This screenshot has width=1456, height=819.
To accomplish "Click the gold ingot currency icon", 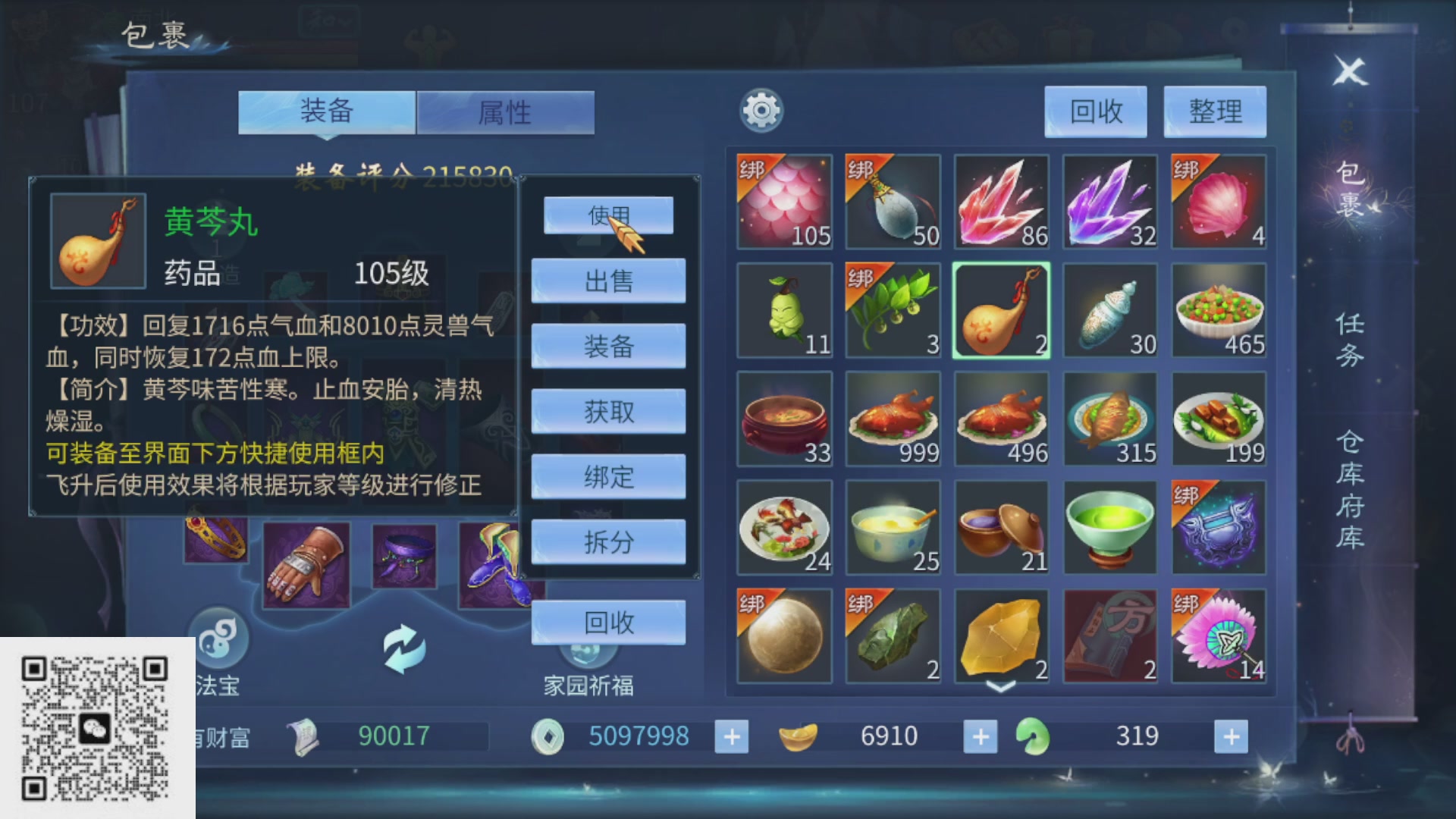I will point(800,736).
